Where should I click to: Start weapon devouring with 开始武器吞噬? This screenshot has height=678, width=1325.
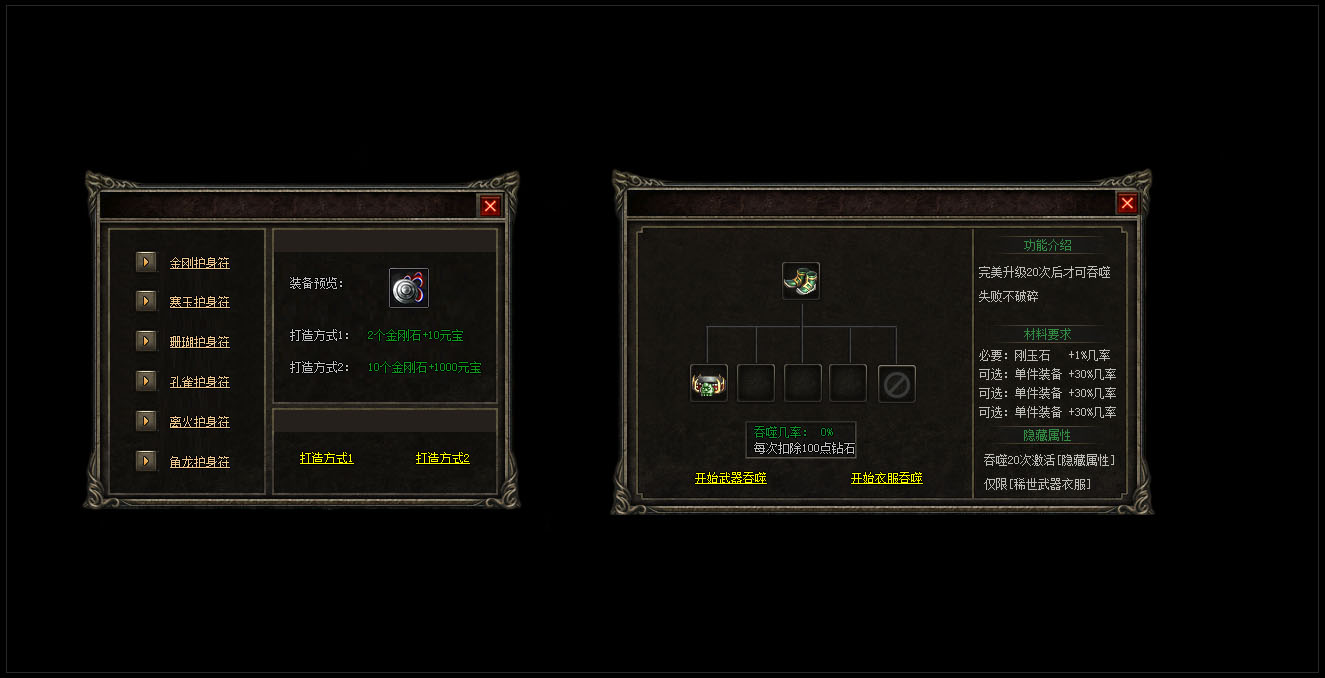[730, 478]
